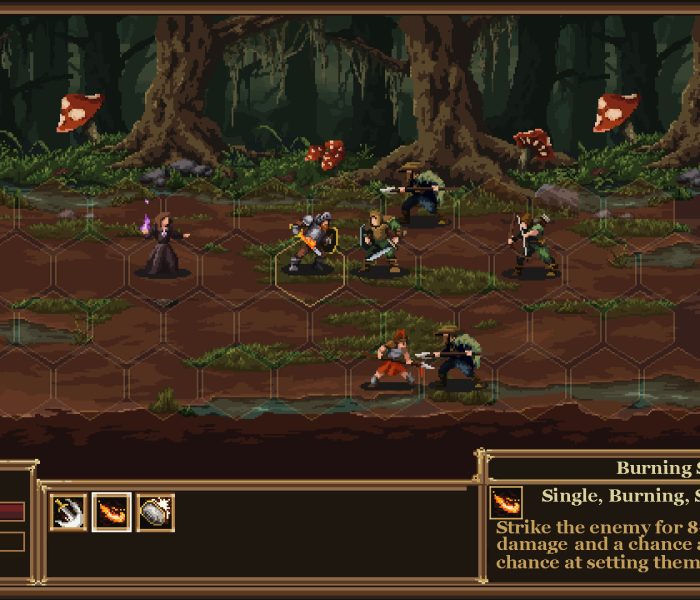Select the knight on the highlighted hex
The width and height of the screenshot is (700, 600).
pyautogui.click(x=310, y=245)
